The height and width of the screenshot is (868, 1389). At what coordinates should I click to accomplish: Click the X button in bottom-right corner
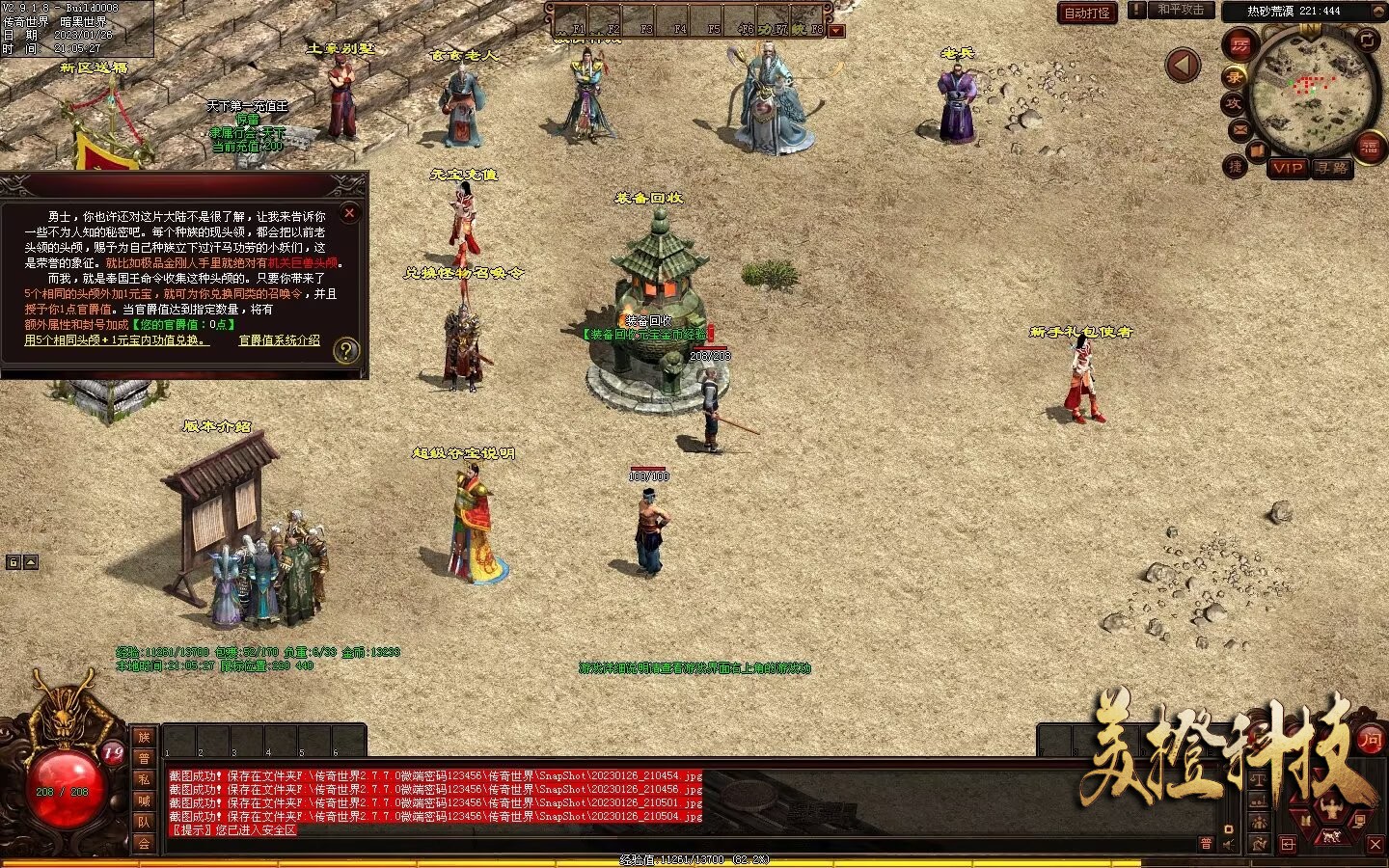[x=1375, y=844]
